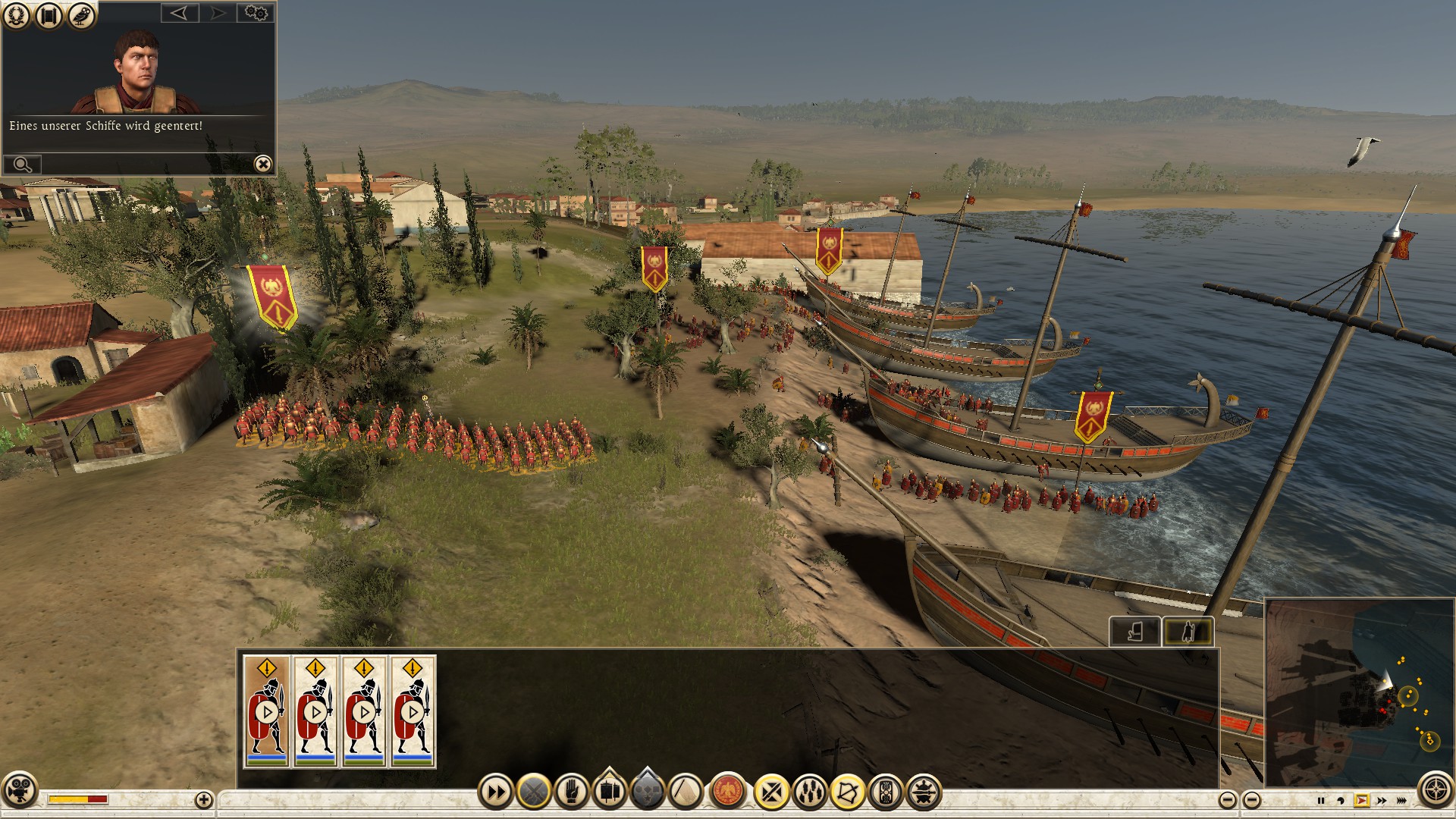Set battle speed to fast forward

(x=1382, y=800)
